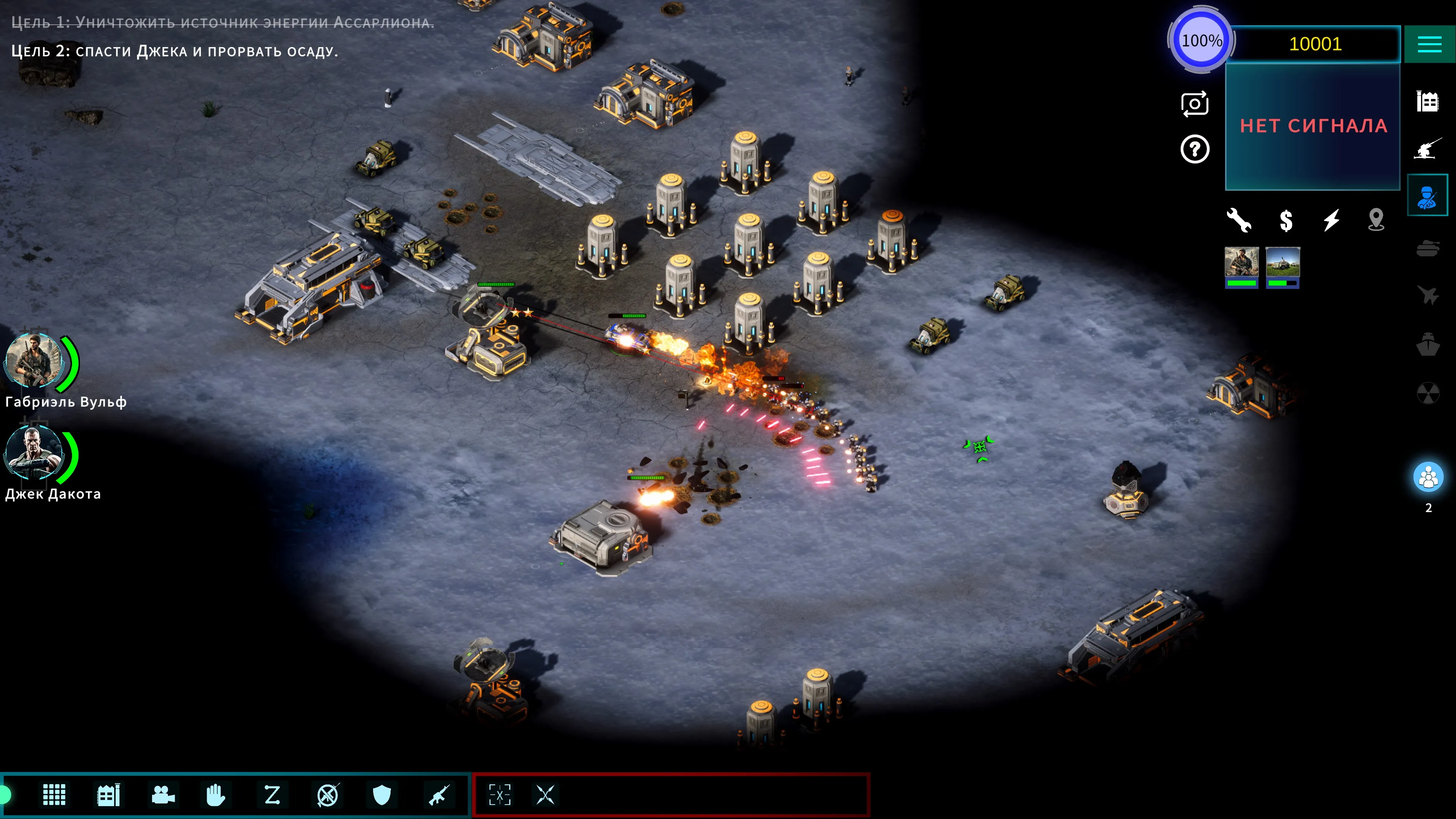Screen dimensions: 1456x819
Task: Choose the crossed swords attack command
Action: 546,795
